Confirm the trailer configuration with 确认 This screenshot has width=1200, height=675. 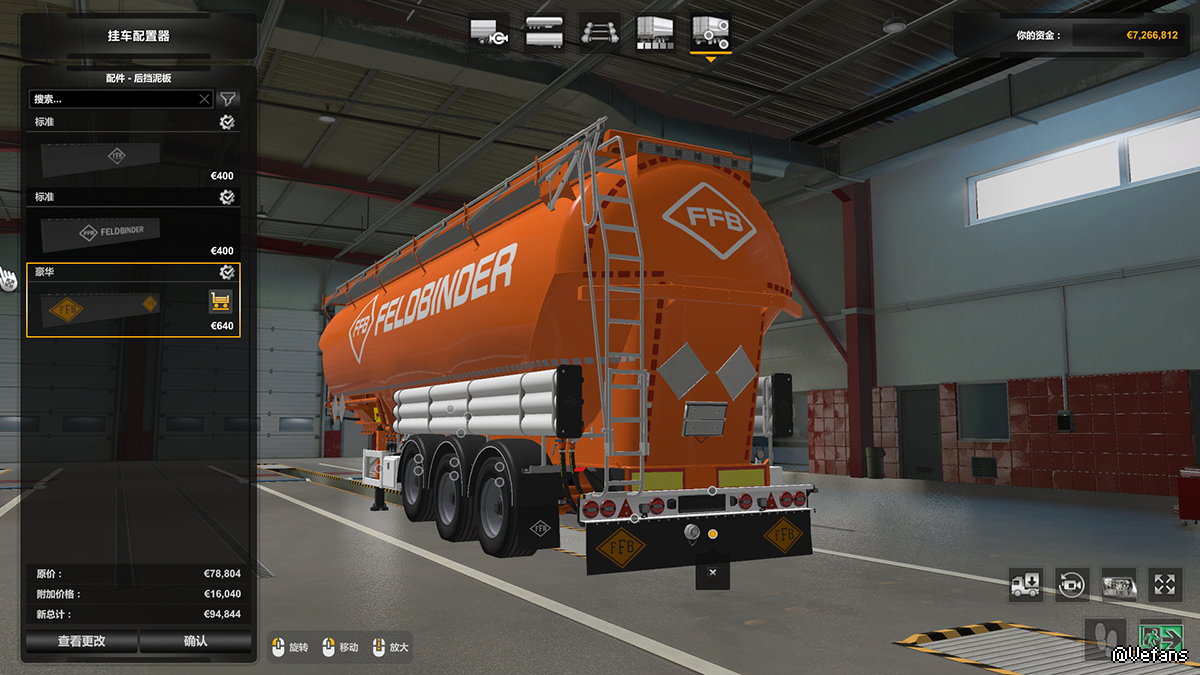[195, 641]
